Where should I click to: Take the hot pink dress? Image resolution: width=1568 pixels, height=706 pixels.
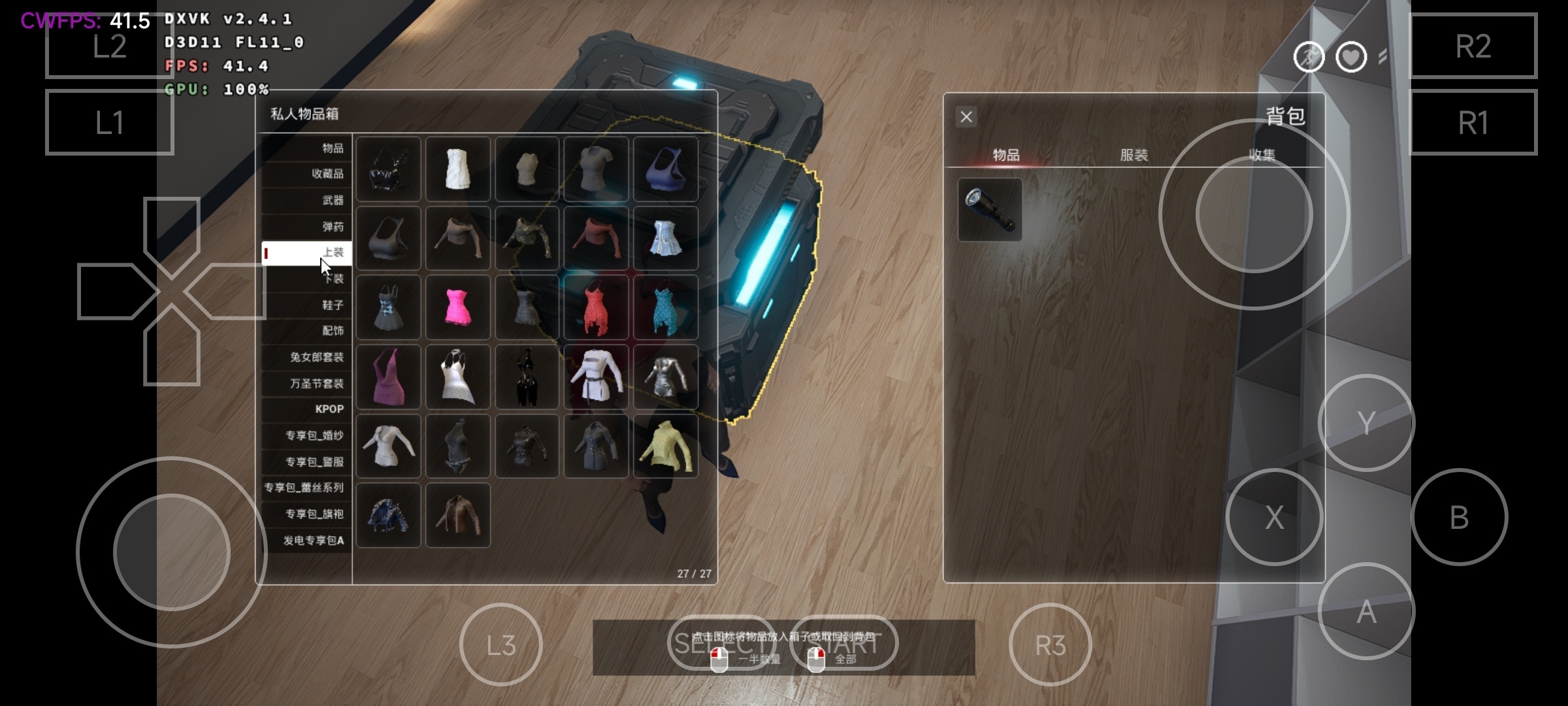[x=457, y=307]
